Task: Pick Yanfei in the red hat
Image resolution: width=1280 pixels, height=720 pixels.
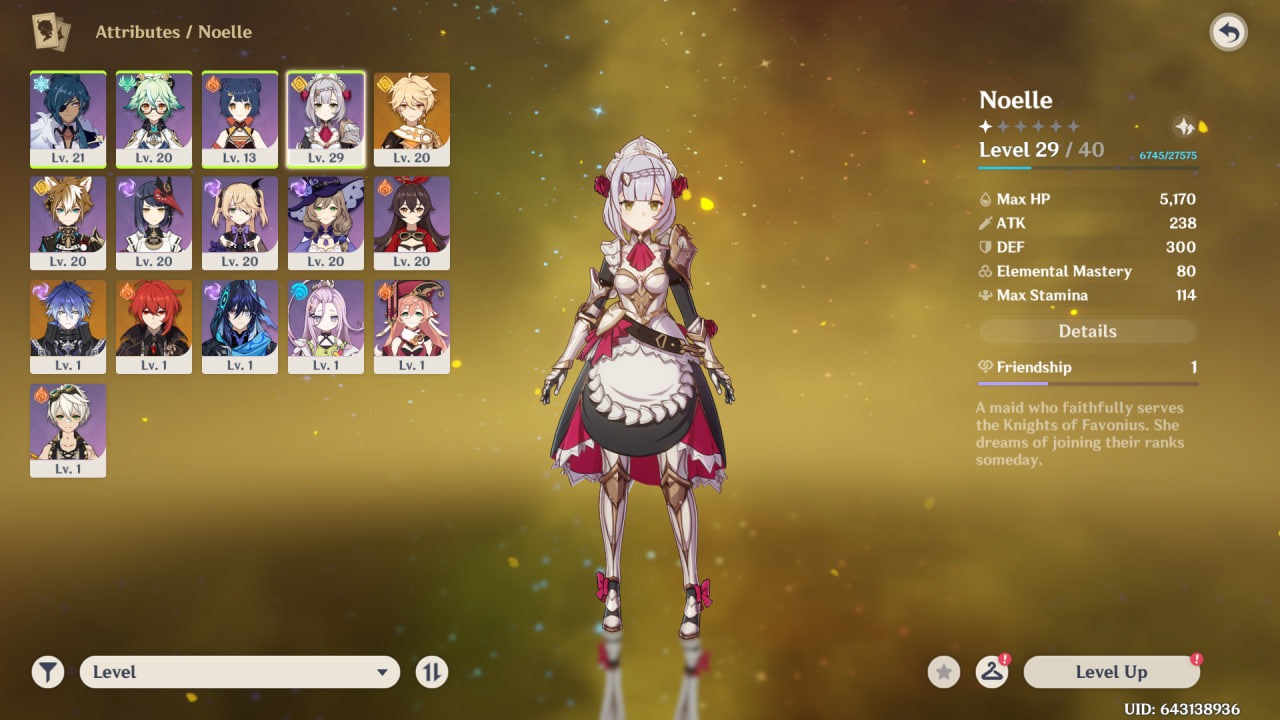Action: (412, 327)
